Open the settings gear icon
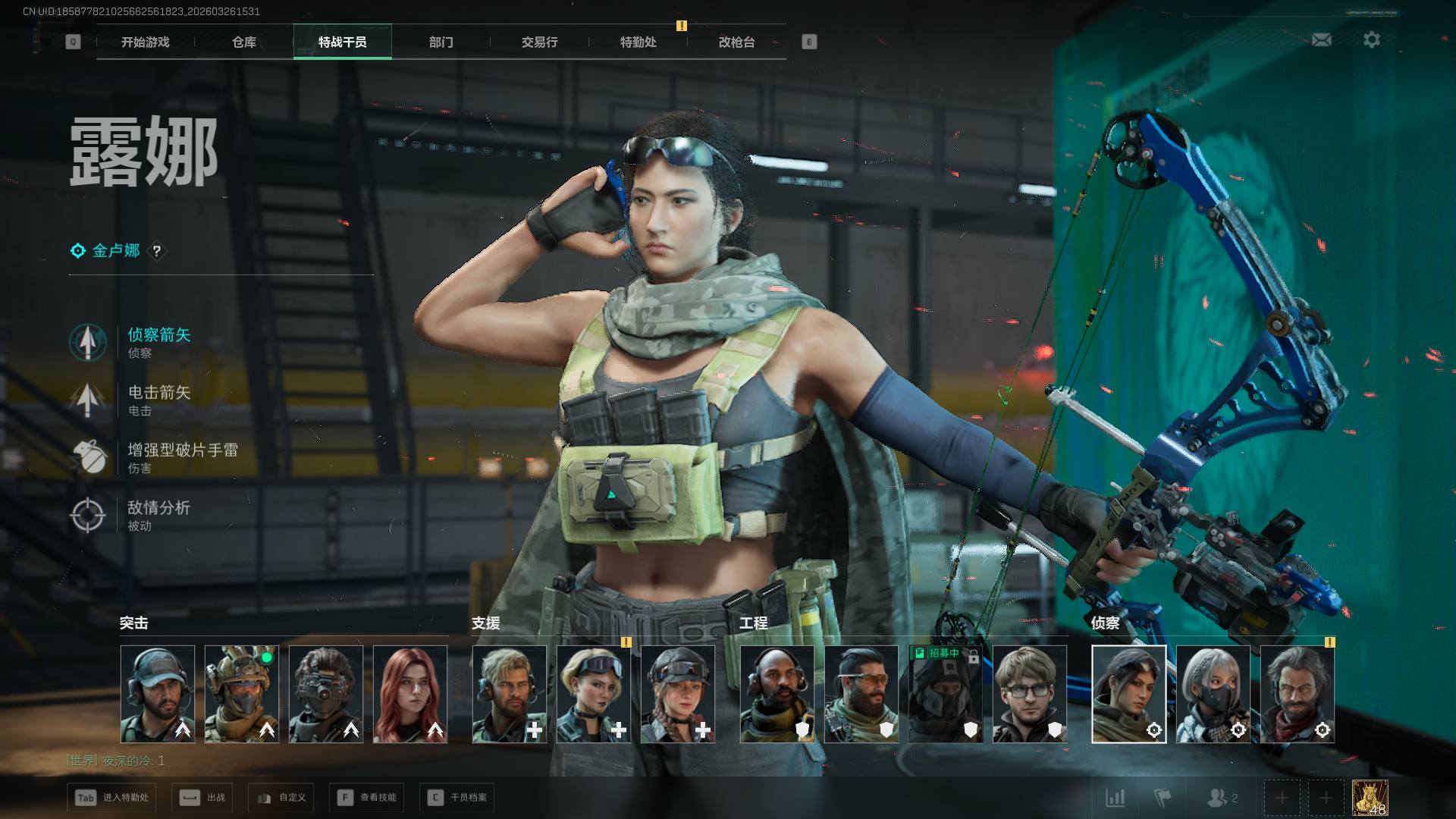The width and height of the screenshot is (1456, 819). [1371, 39]
